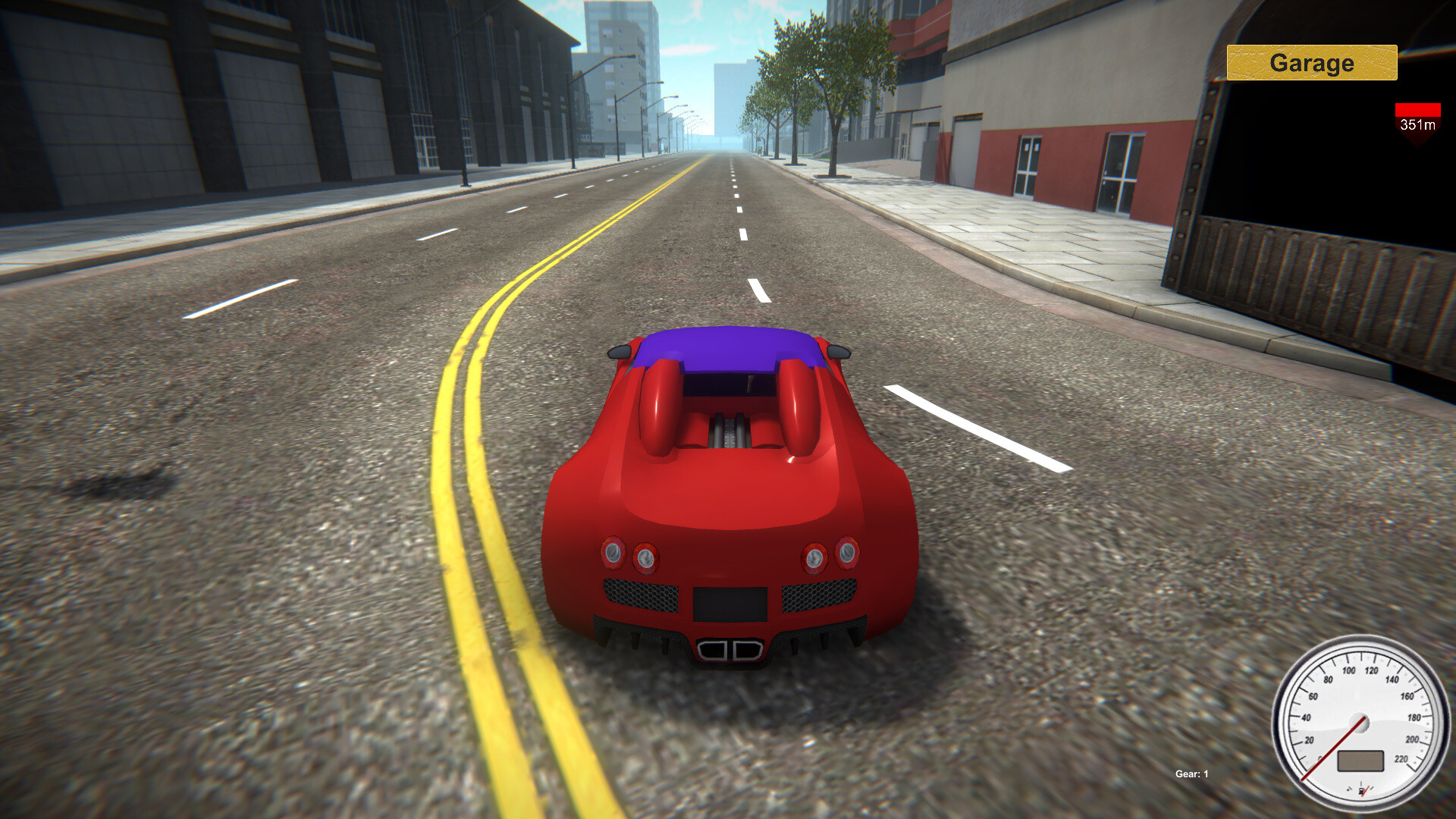Select the red sports car
This screenshot has height=819, width=1456.
728,493
